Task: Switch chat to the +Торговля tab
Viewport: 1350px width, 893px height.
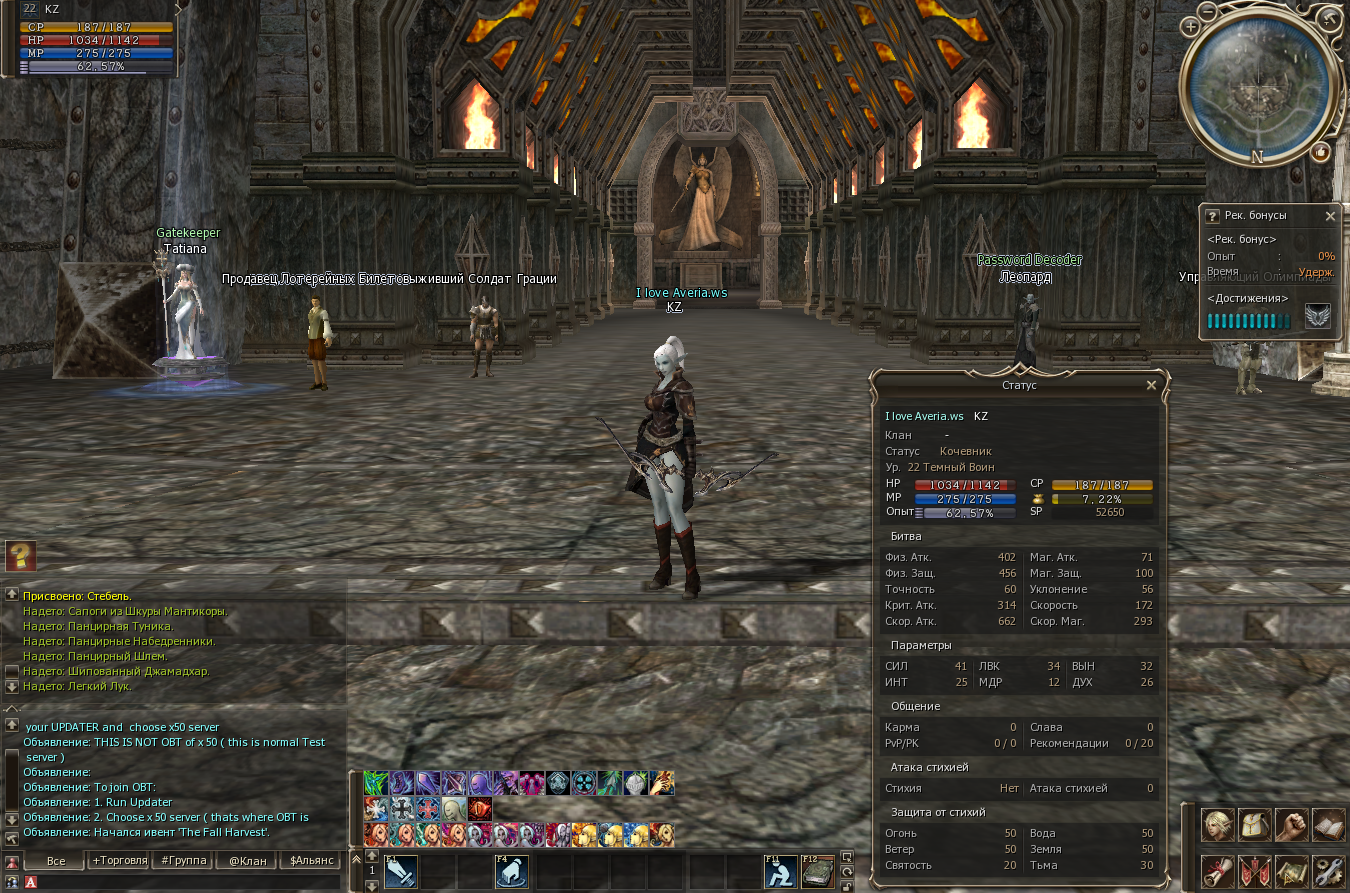Action: tap(119, 860)
